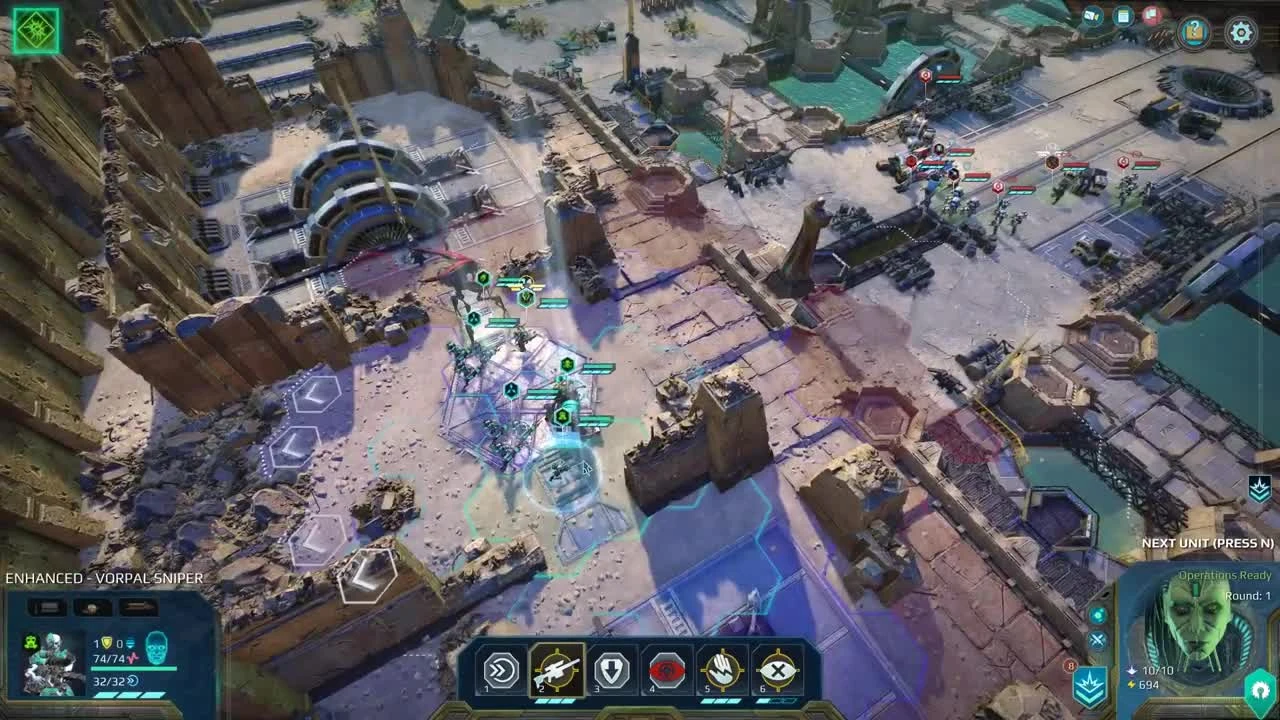1280x720 pixels.
Task: Click the camera recording icon top right
Action: 1095,14
